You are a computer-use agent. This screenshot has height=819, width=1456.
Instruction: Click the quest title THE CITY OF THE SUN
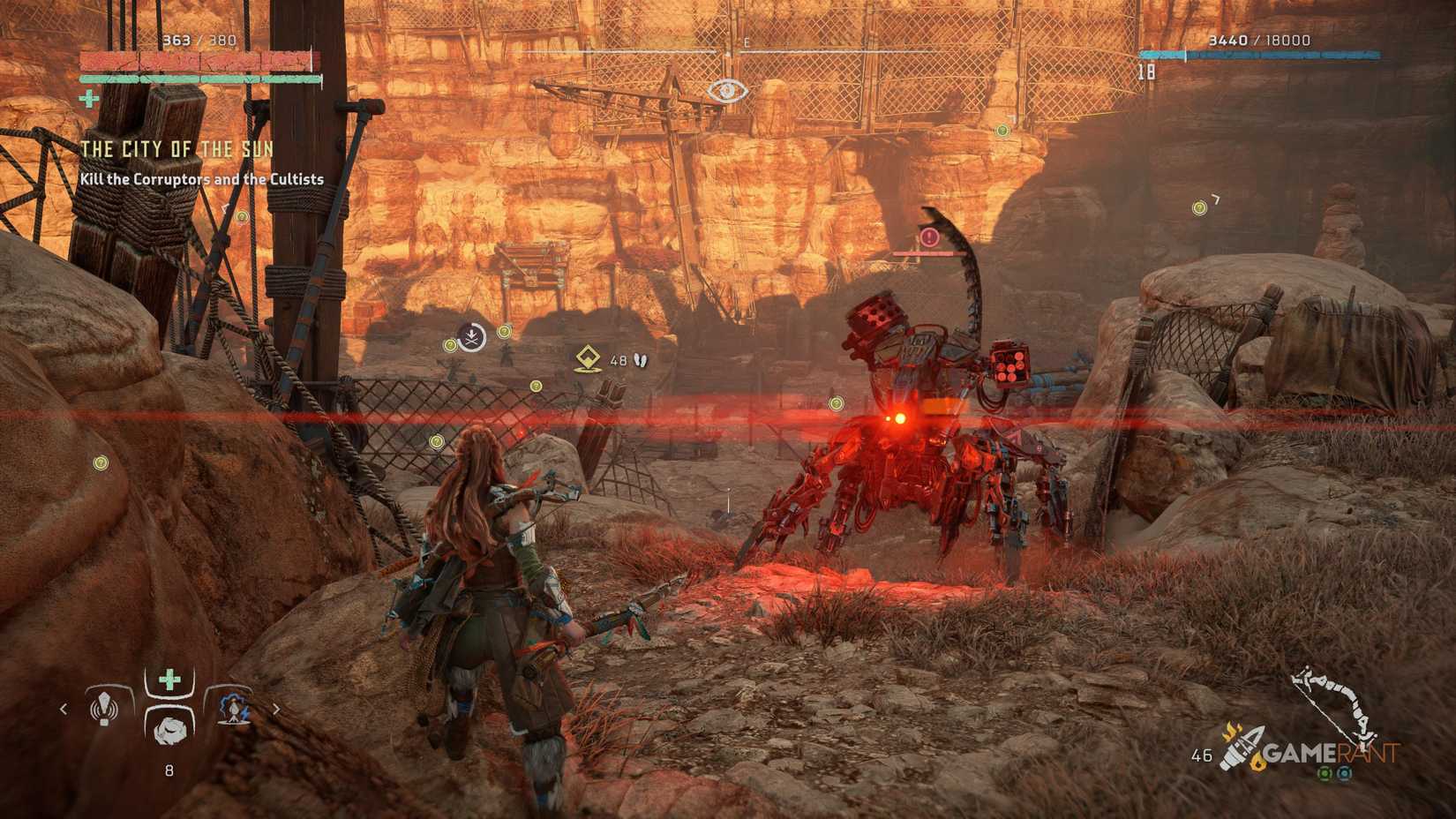coord(176,149)
